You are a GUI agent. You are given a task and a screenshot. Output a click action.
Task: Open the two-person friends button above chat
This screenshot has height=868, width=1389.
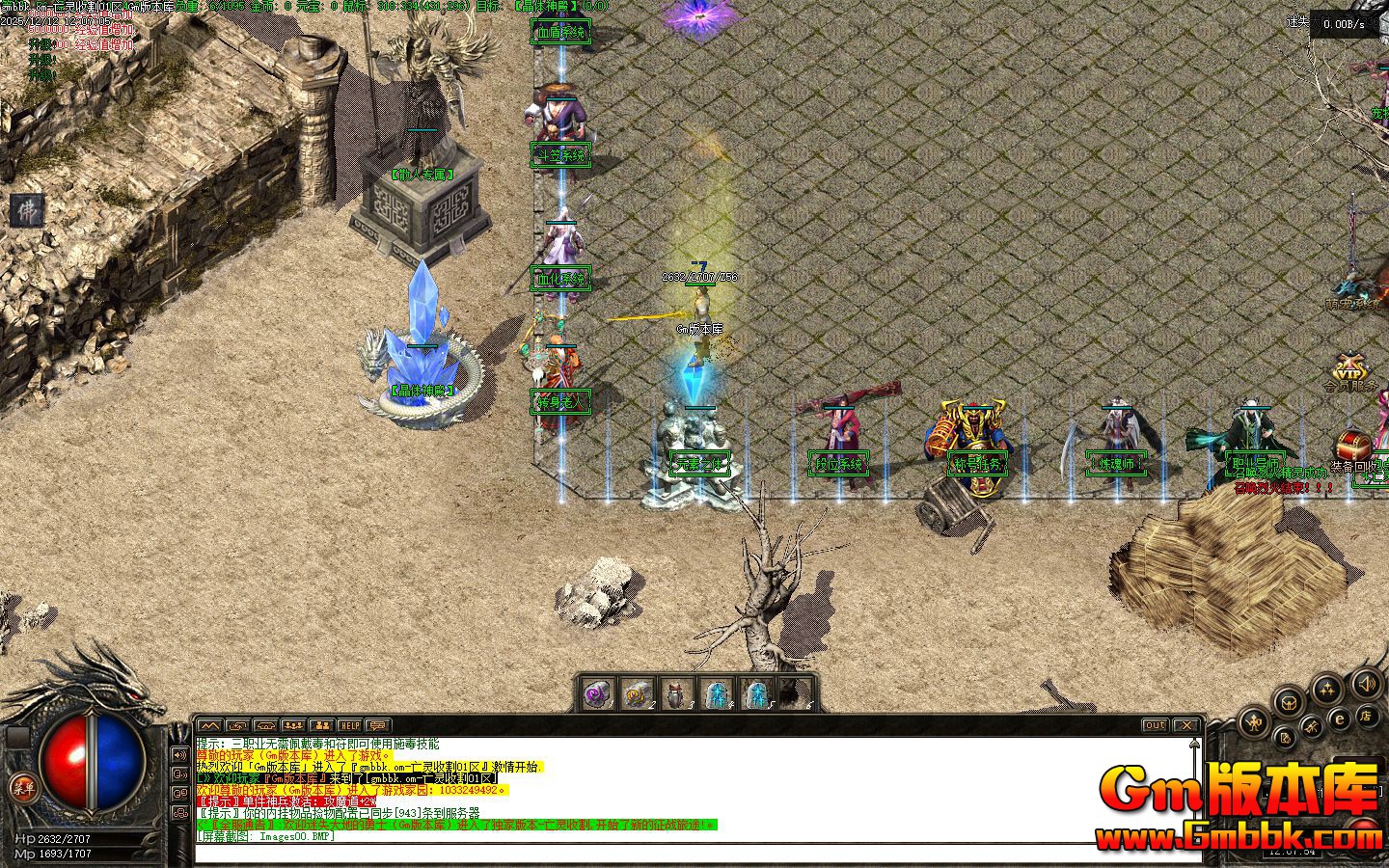(x=321, y=725)
